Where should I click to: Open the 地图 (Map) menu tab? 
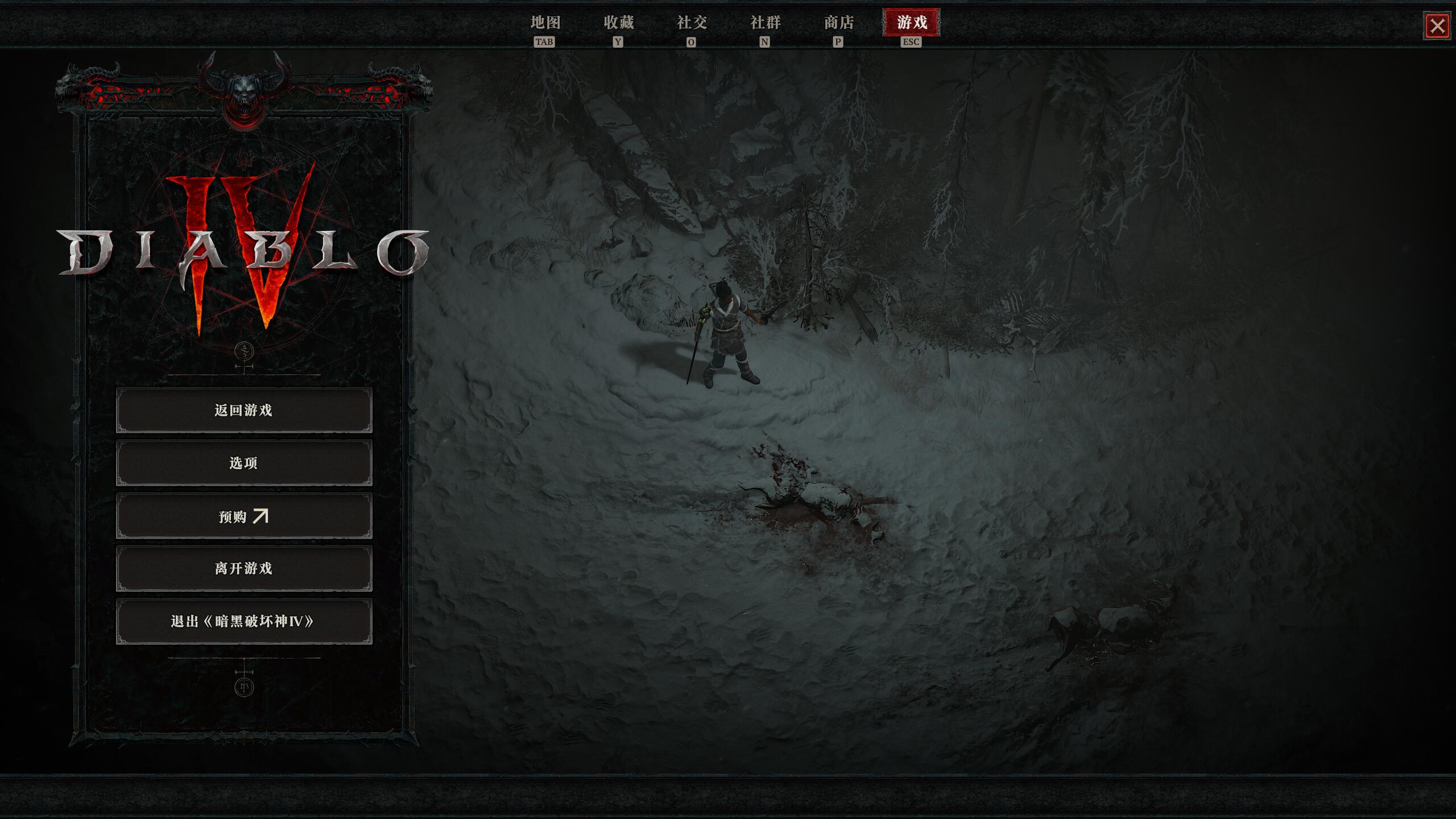pyautogui.click(x=545, y=23)
